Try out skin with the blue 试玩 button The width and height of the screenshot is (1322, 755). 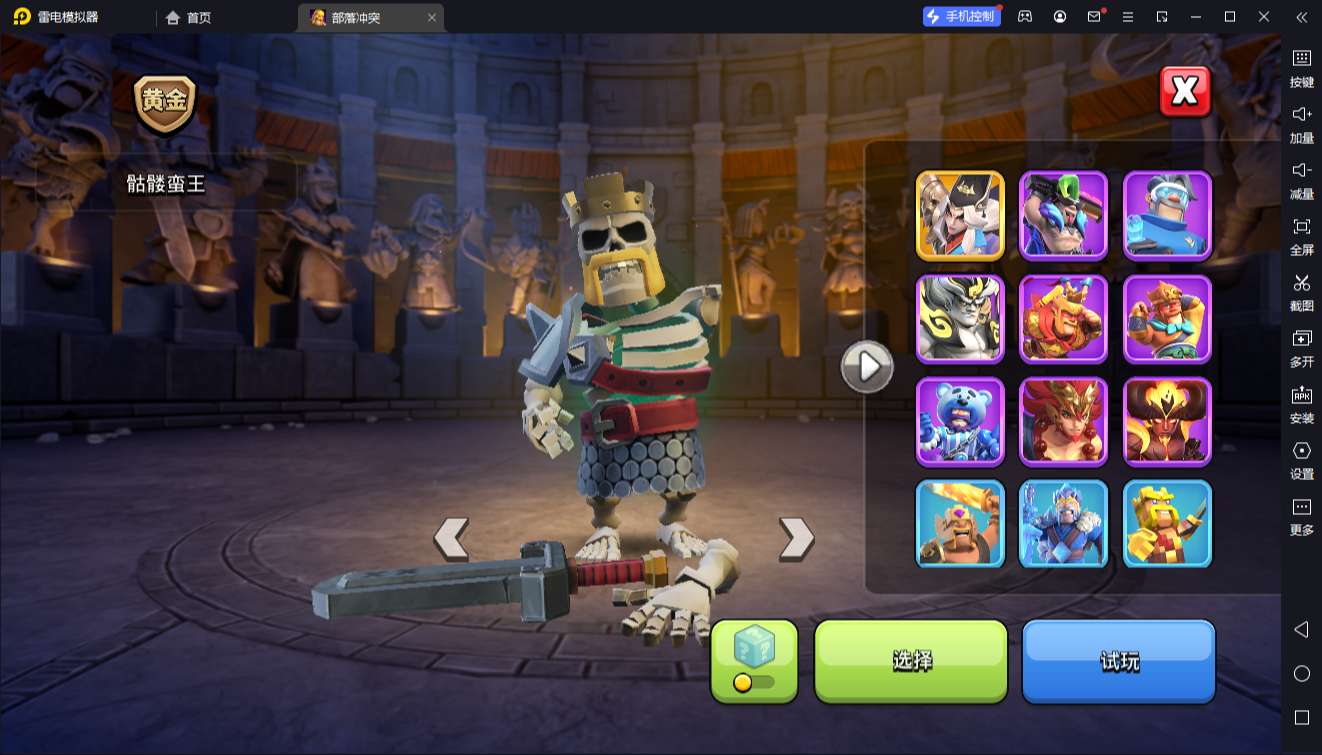pos(1118,660)
